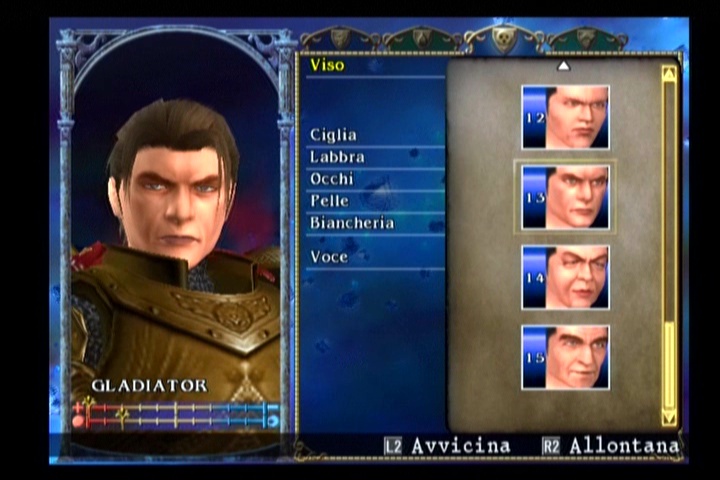Pick face thumbnail number 12

pos(565,117)
